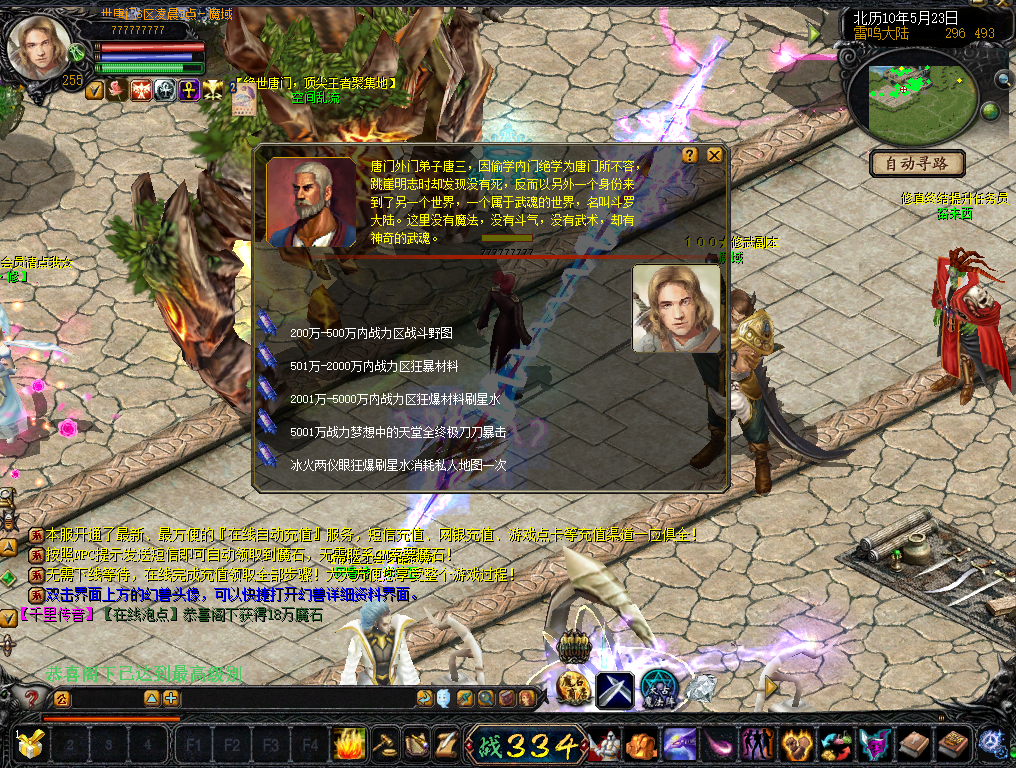The width and height of the screenshot is (1016, 768).
Task: Choose the 5001万战力梦想中的天堂 dialogue option
Action: 397,432
